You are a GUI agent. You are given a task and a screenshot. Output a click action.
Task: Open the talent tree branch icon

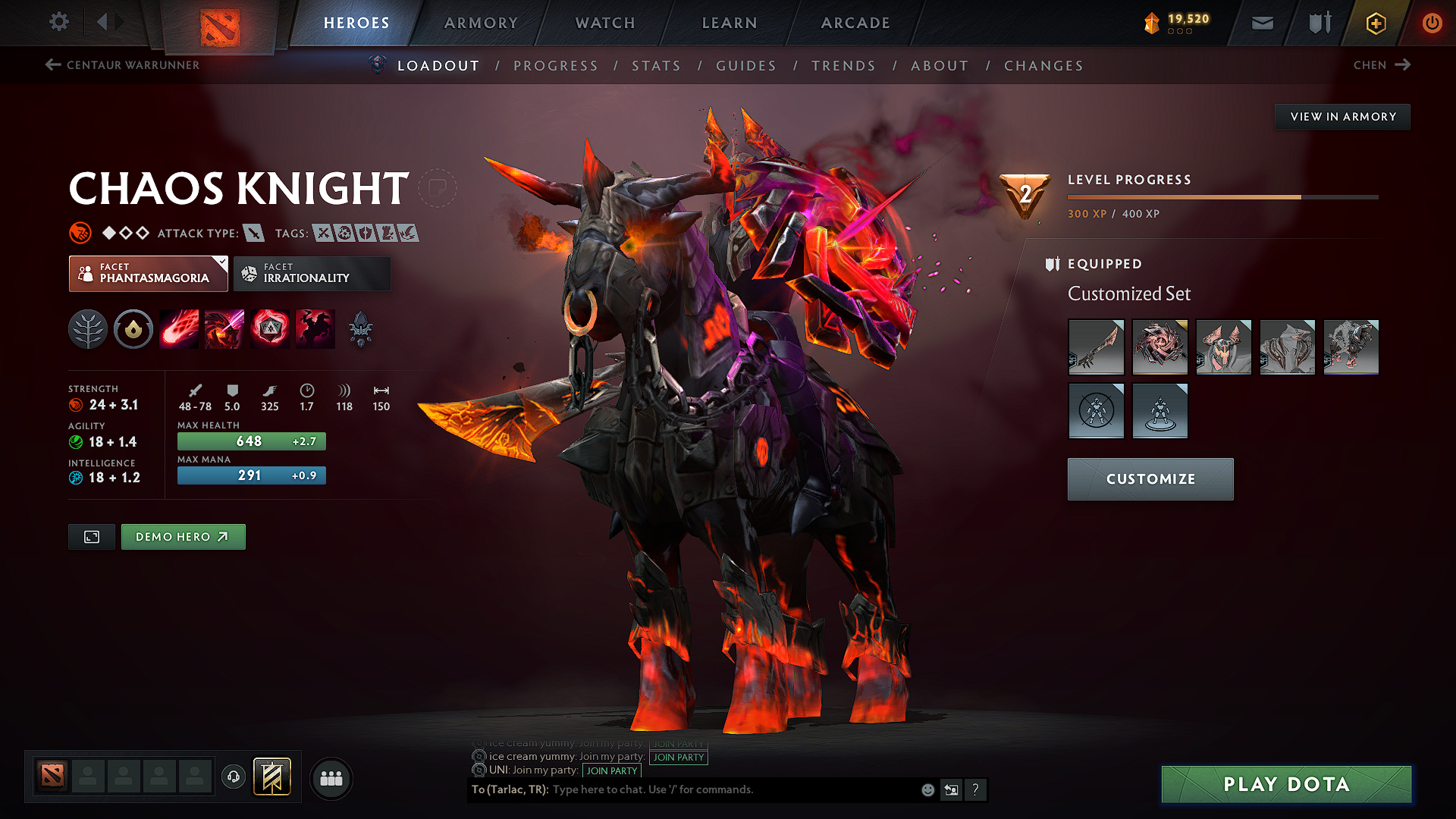[x=87, y=328]
